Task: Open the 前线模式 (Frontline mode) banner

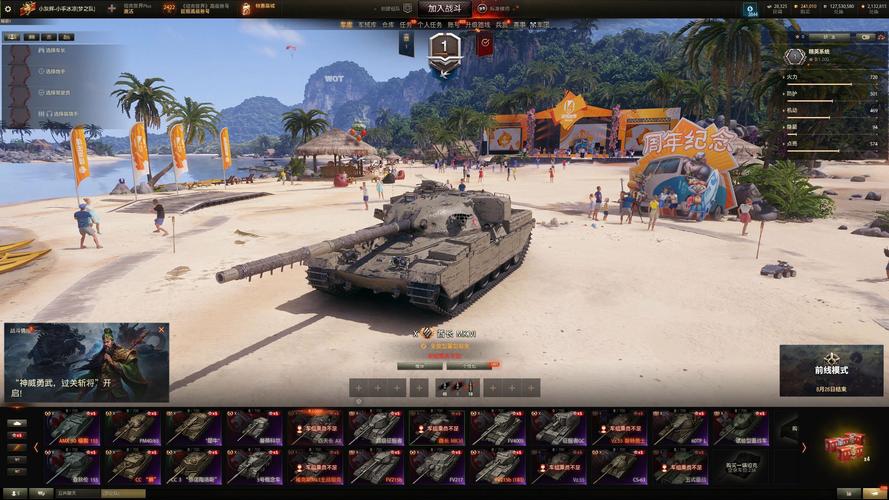Action: [831, 369]
